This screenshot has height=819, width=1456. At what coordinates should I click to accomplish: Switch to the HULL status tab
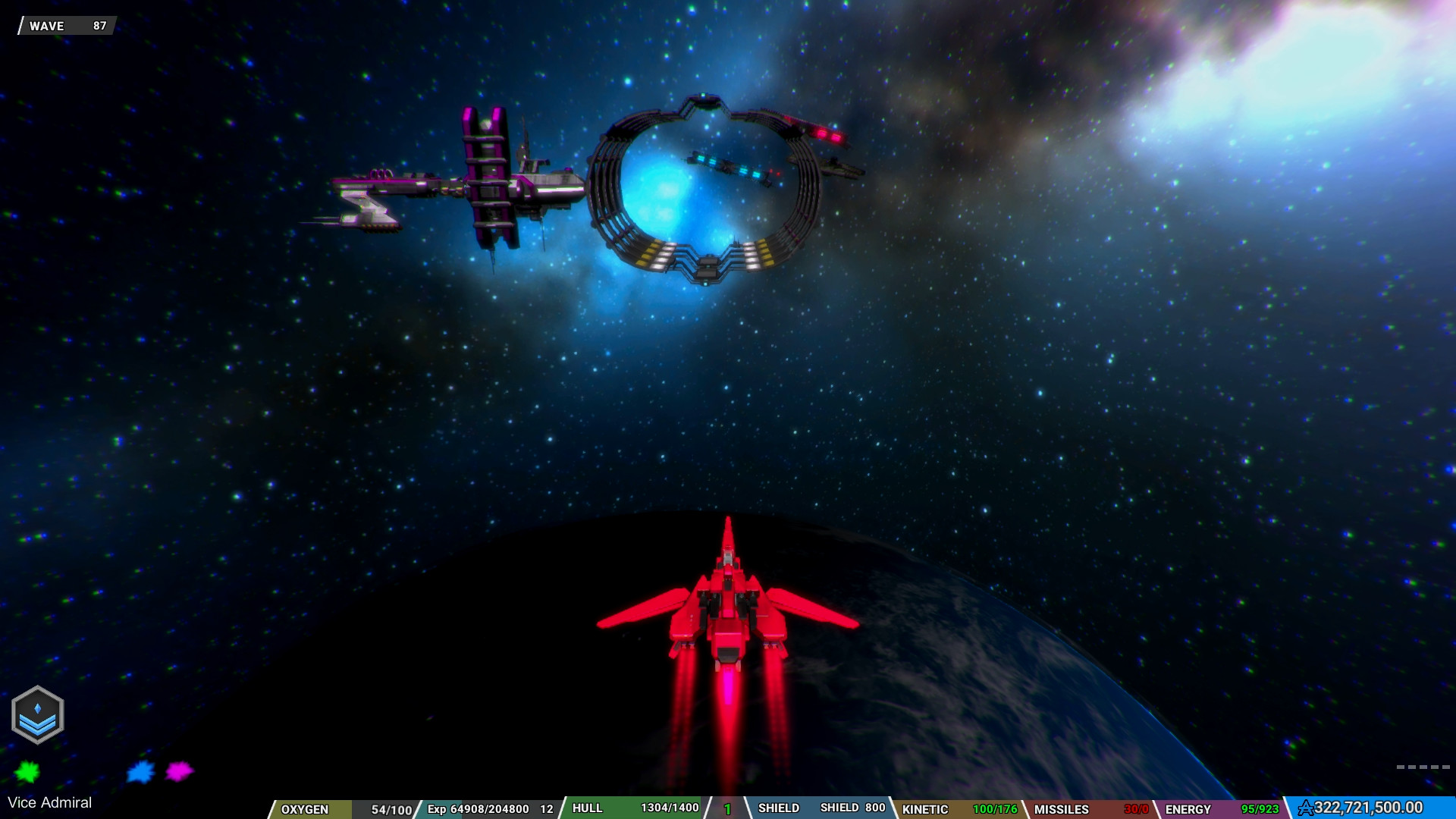pos(588,808)
